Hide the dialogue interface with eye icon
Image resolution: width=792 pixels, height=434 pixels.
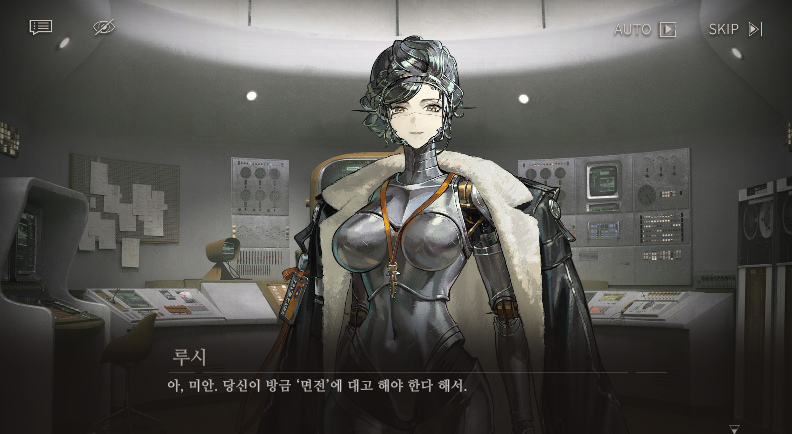pos(104,27)
